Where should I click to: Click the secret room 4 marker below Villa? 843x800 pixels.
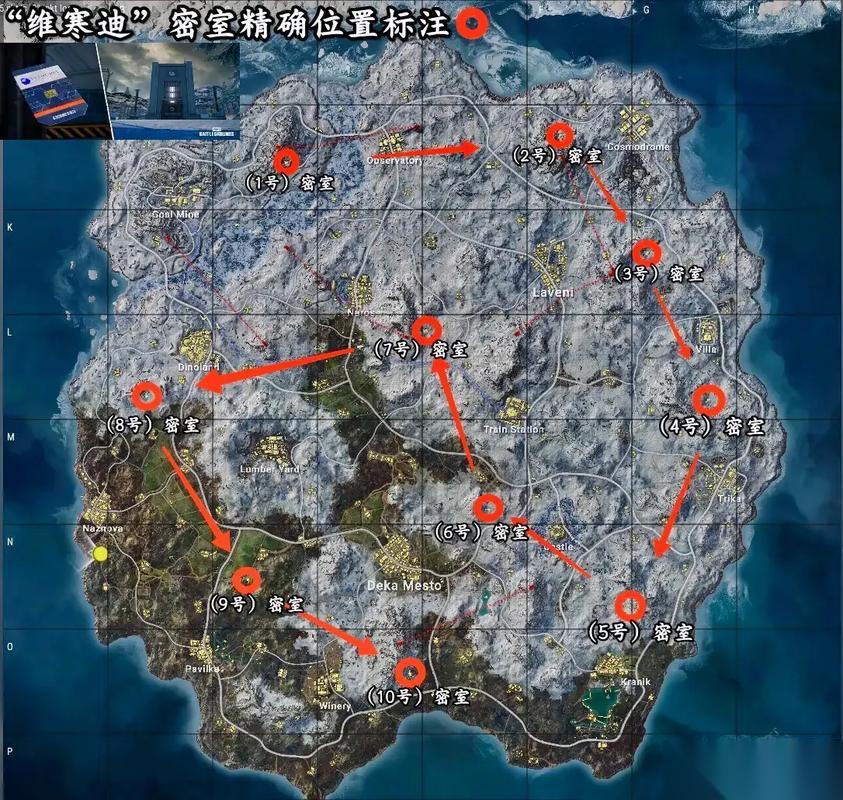(708, 400)
